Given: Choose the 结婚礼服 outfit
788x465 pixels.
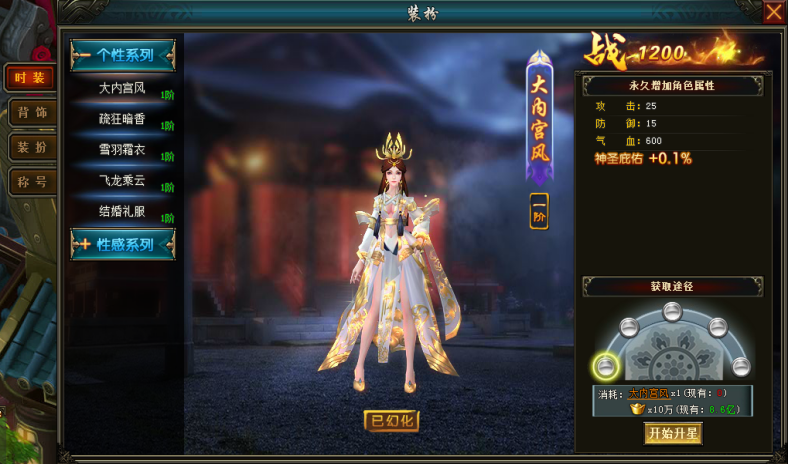Looking at the screenshot, I should pyautogui.click(x=123, y=212).
